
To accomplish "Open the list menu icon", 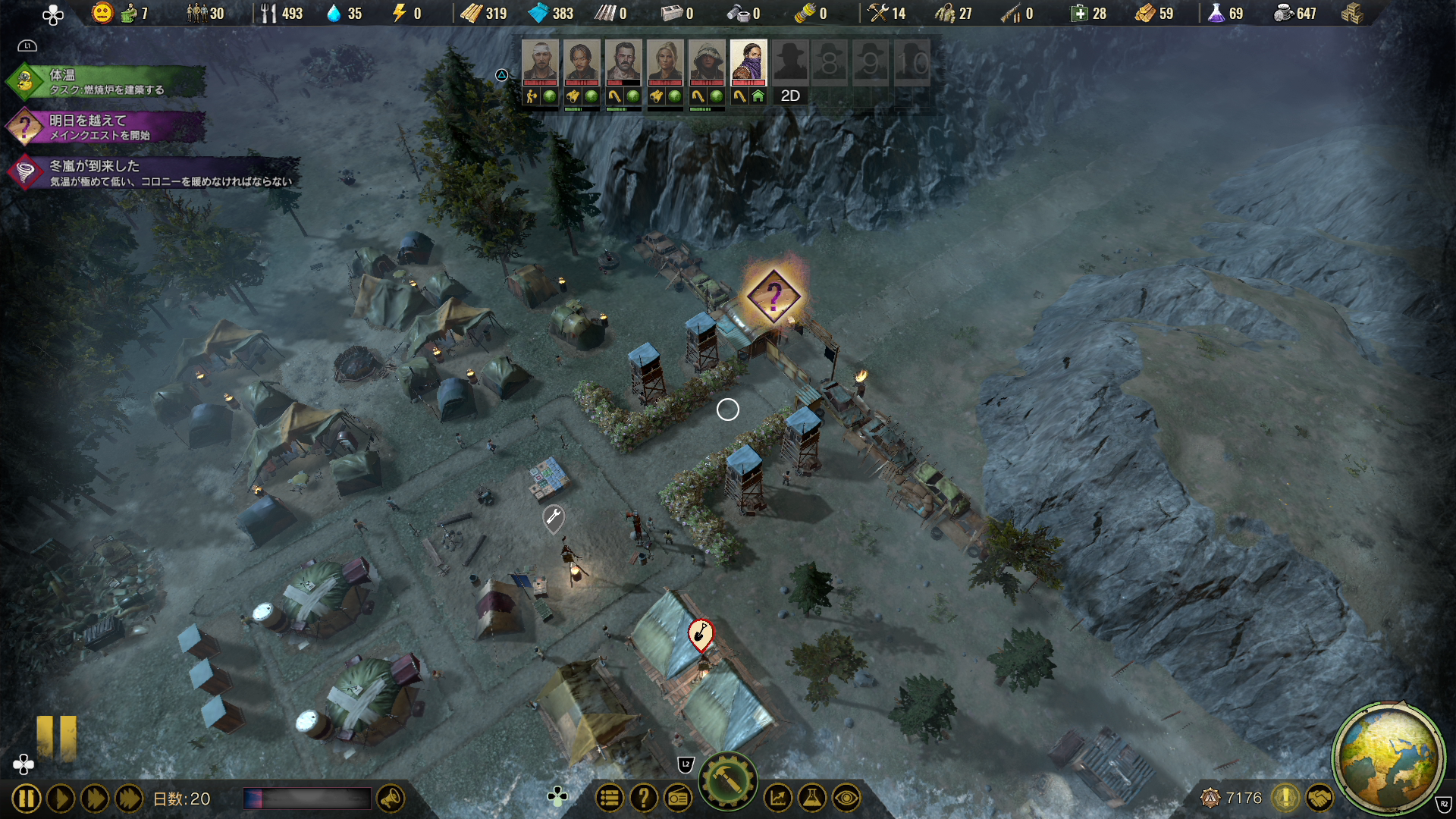I will pos(610,798).
